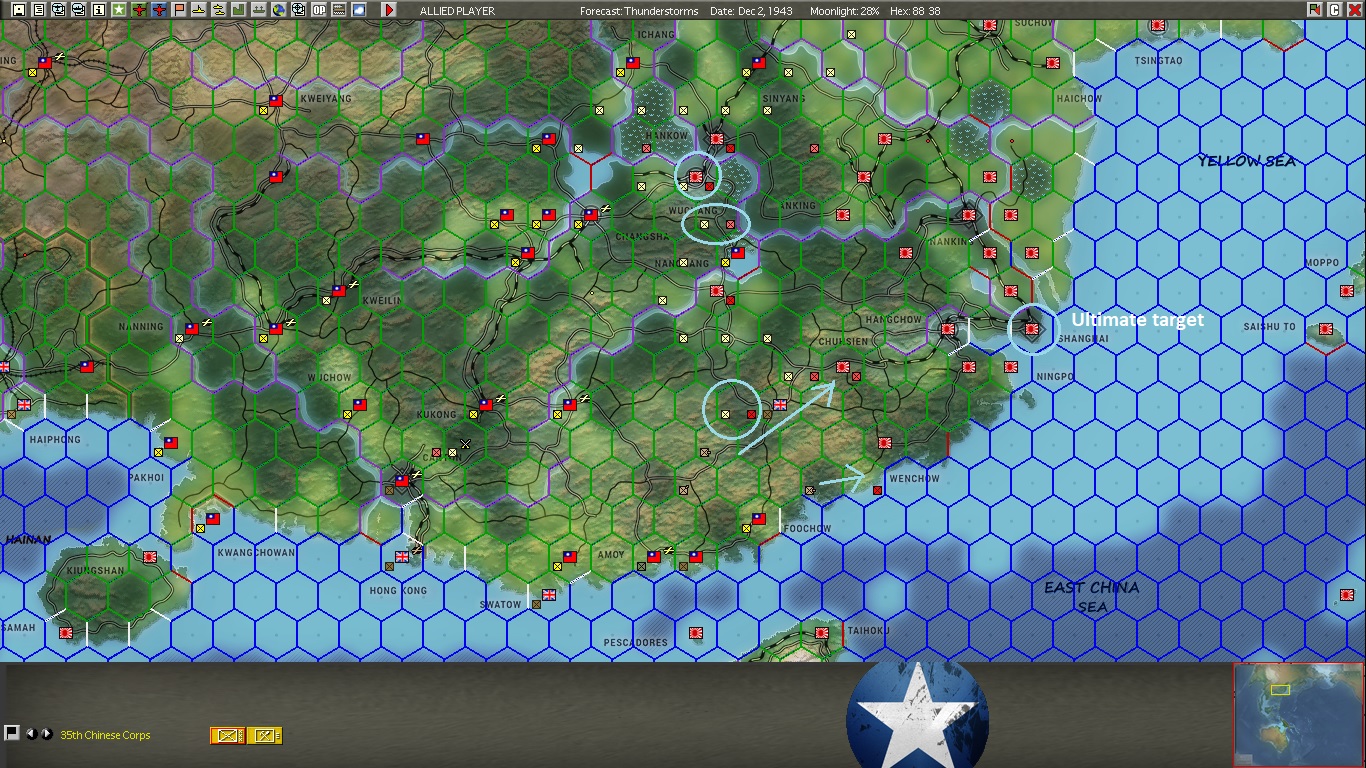Toggle the flag objectives display icon

click(178, 10)
